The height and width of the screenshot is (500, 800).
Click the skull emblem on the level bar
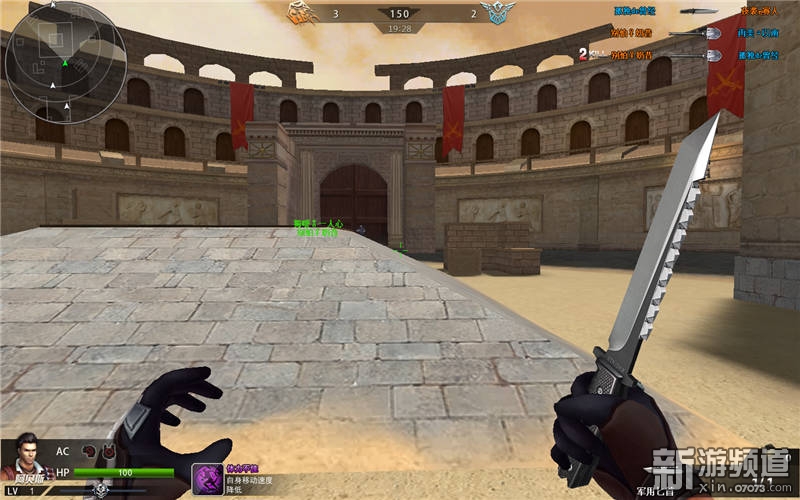tap(100, 490)
